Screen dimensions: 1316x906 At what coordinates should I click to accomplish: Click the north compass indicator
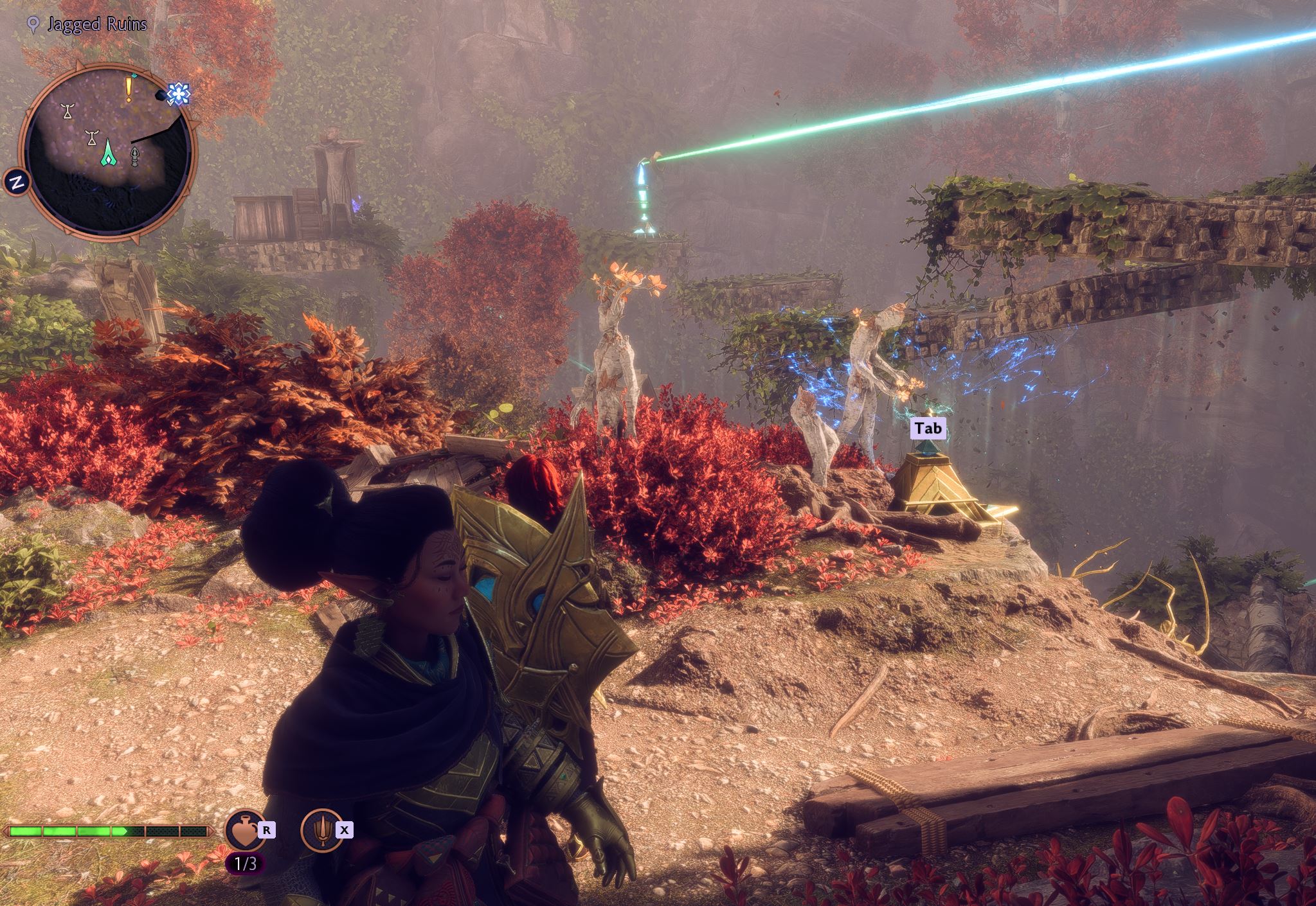point(17,182)
